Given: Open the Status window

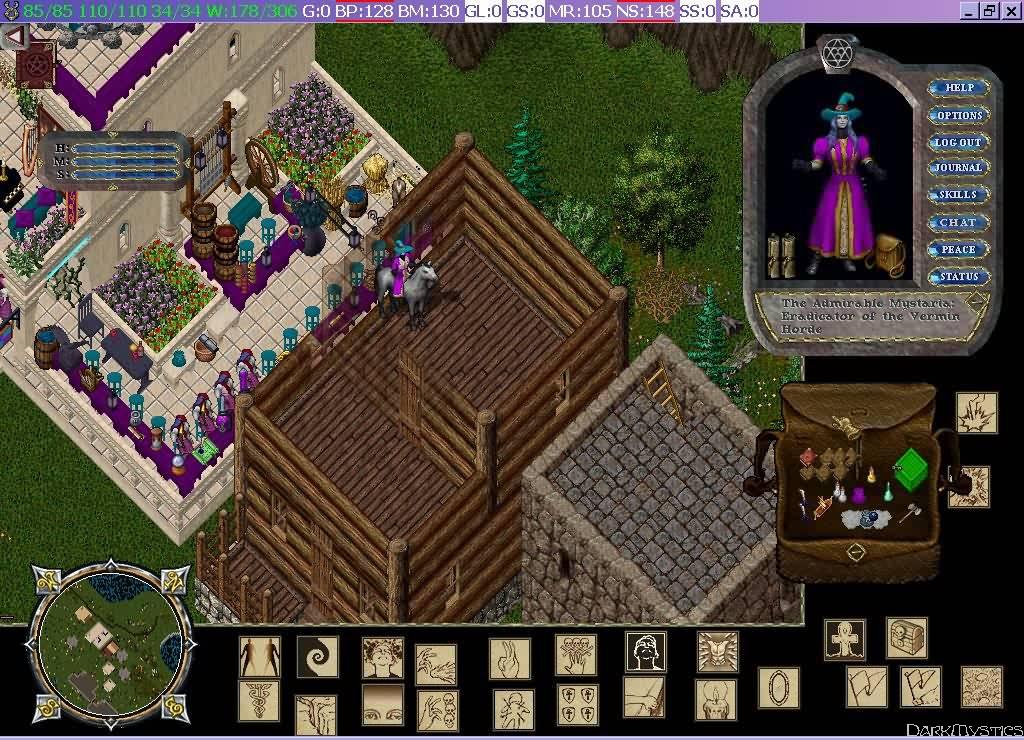Looking at the screenshot, I should [x=959, y=276].
